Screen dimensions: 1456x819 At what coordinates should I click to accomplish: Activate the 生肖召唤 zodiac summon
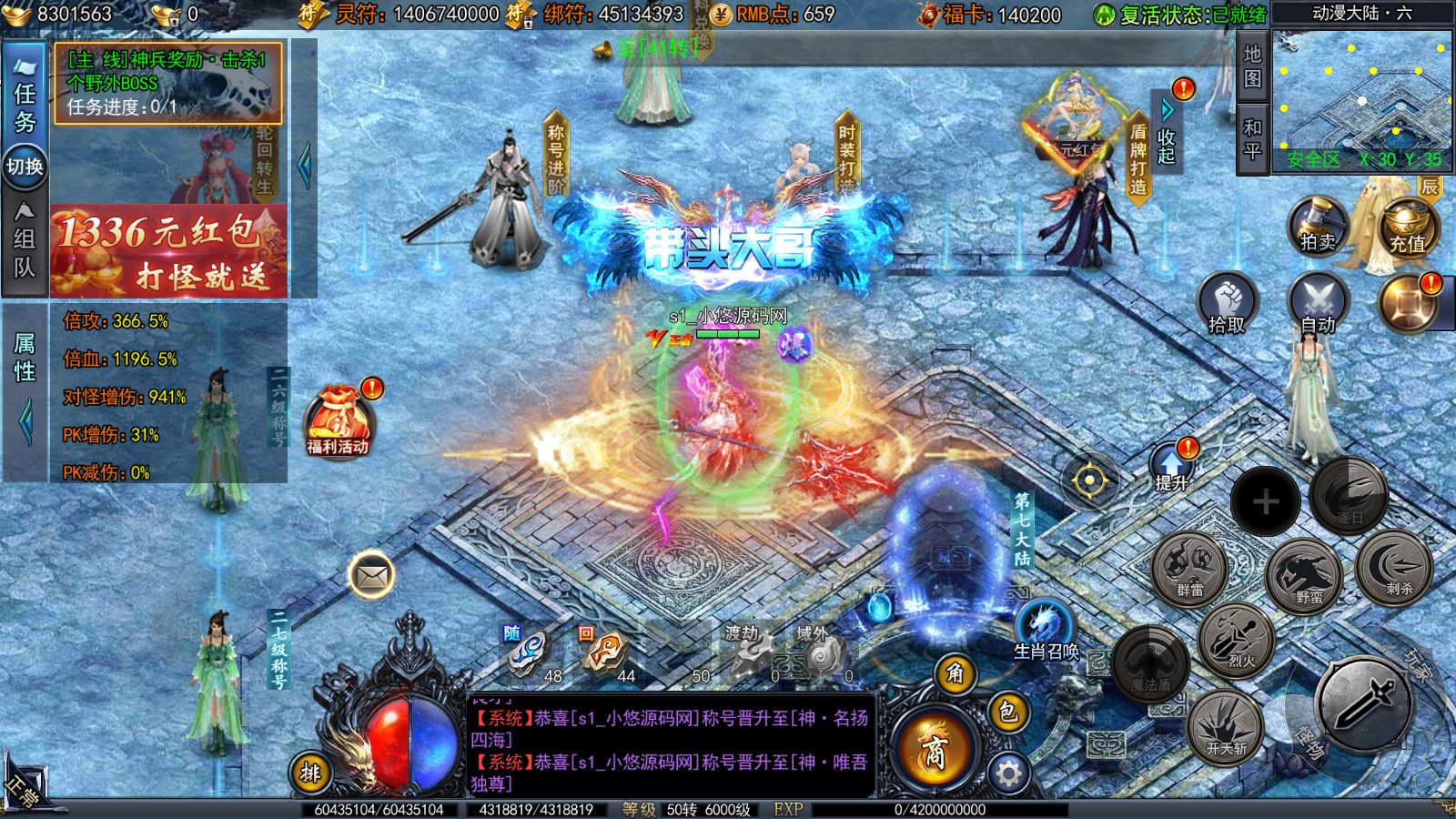[1045, 630]
